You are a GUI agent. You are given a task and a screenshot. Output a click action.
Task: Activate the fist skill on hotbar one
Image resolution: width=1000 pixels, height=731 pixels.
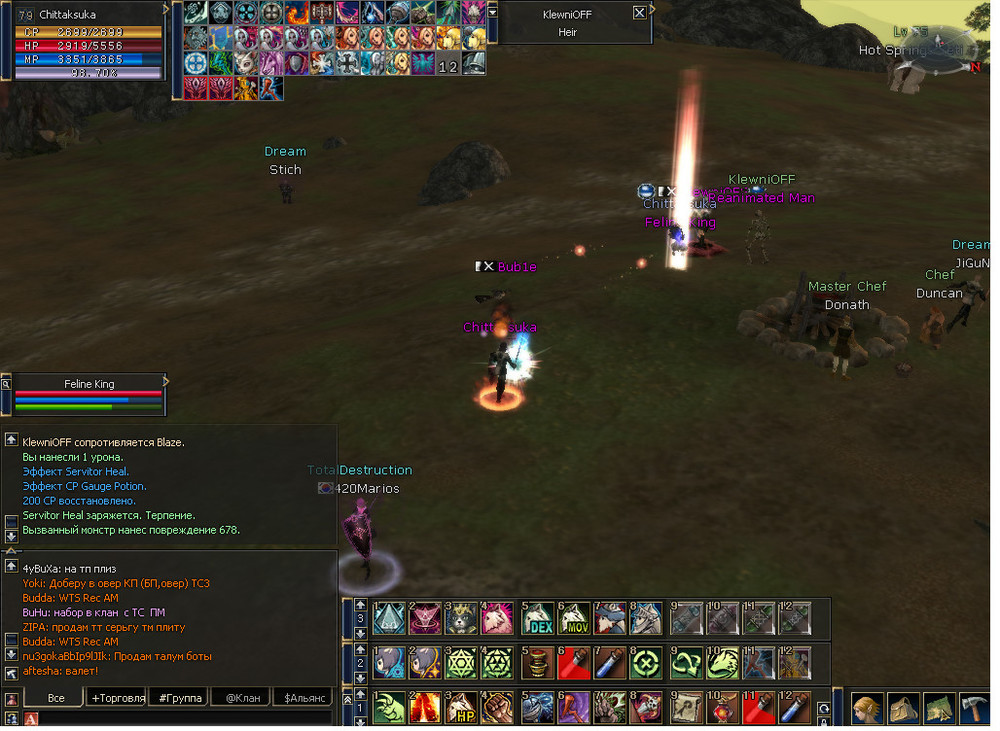tap(498, 708)
